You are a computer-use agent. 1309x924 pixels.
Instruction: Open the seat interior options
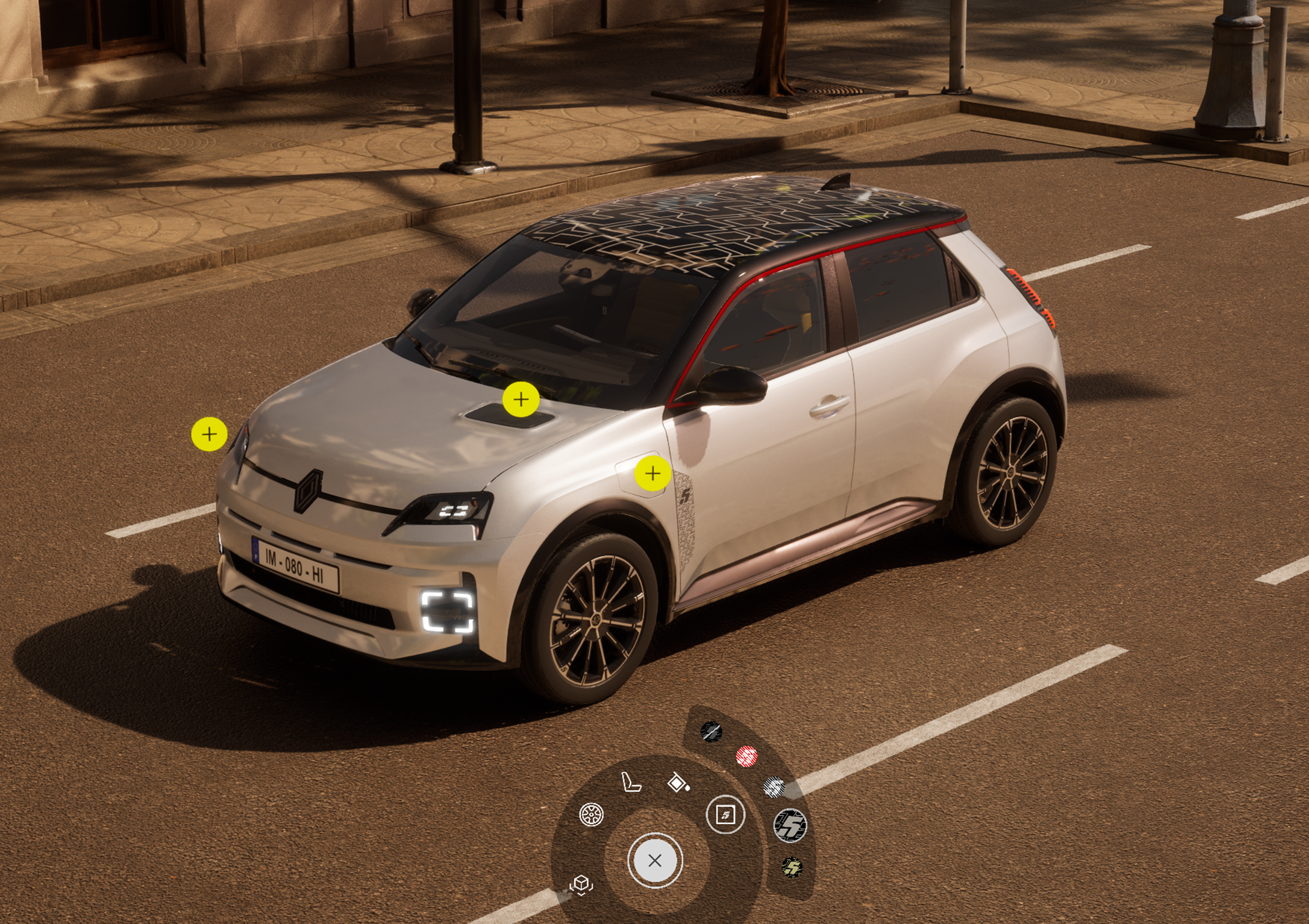(x=631, y=781)
